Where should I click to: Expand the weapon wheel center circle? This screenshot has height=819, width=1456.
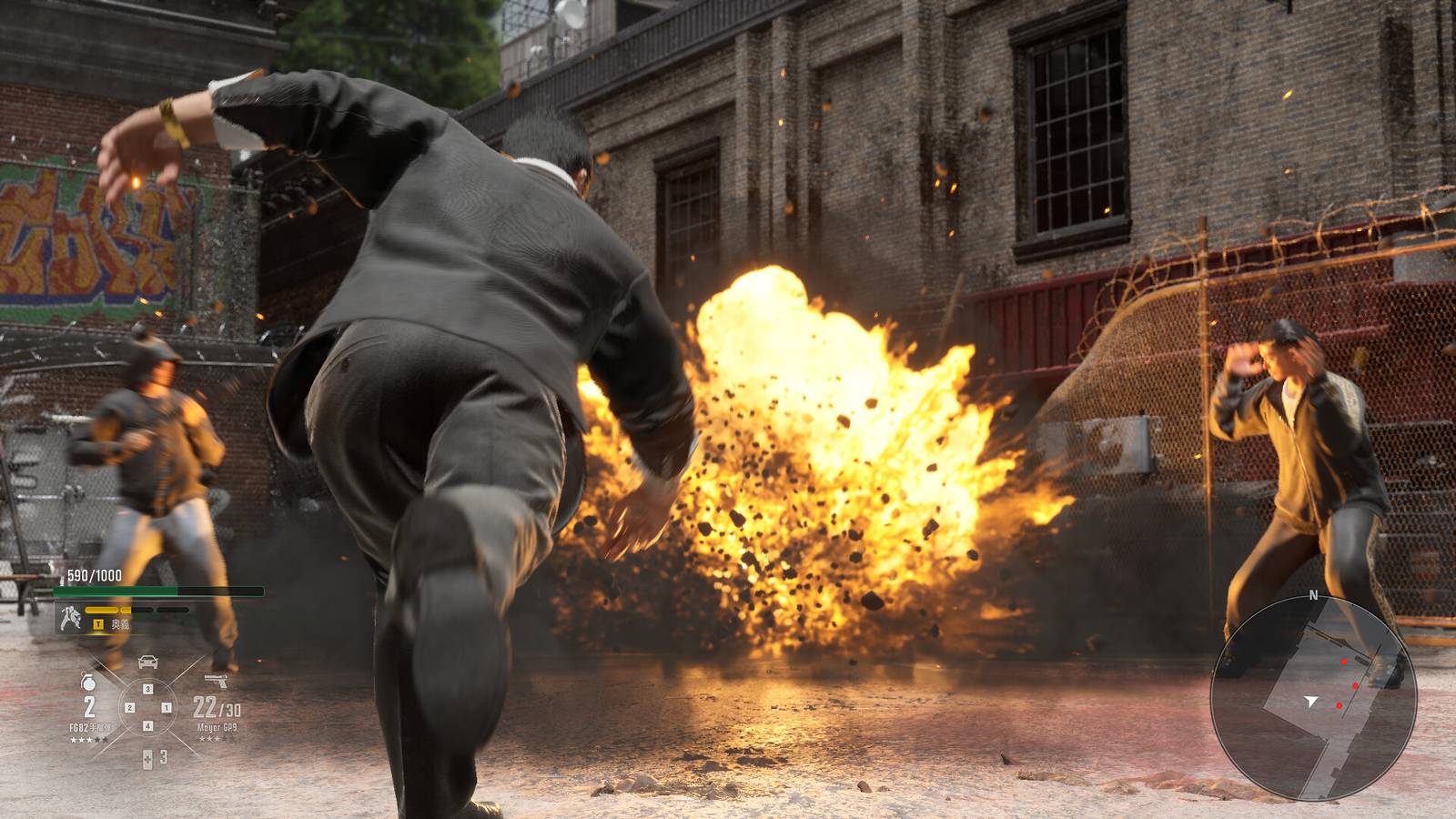[147, 707]
